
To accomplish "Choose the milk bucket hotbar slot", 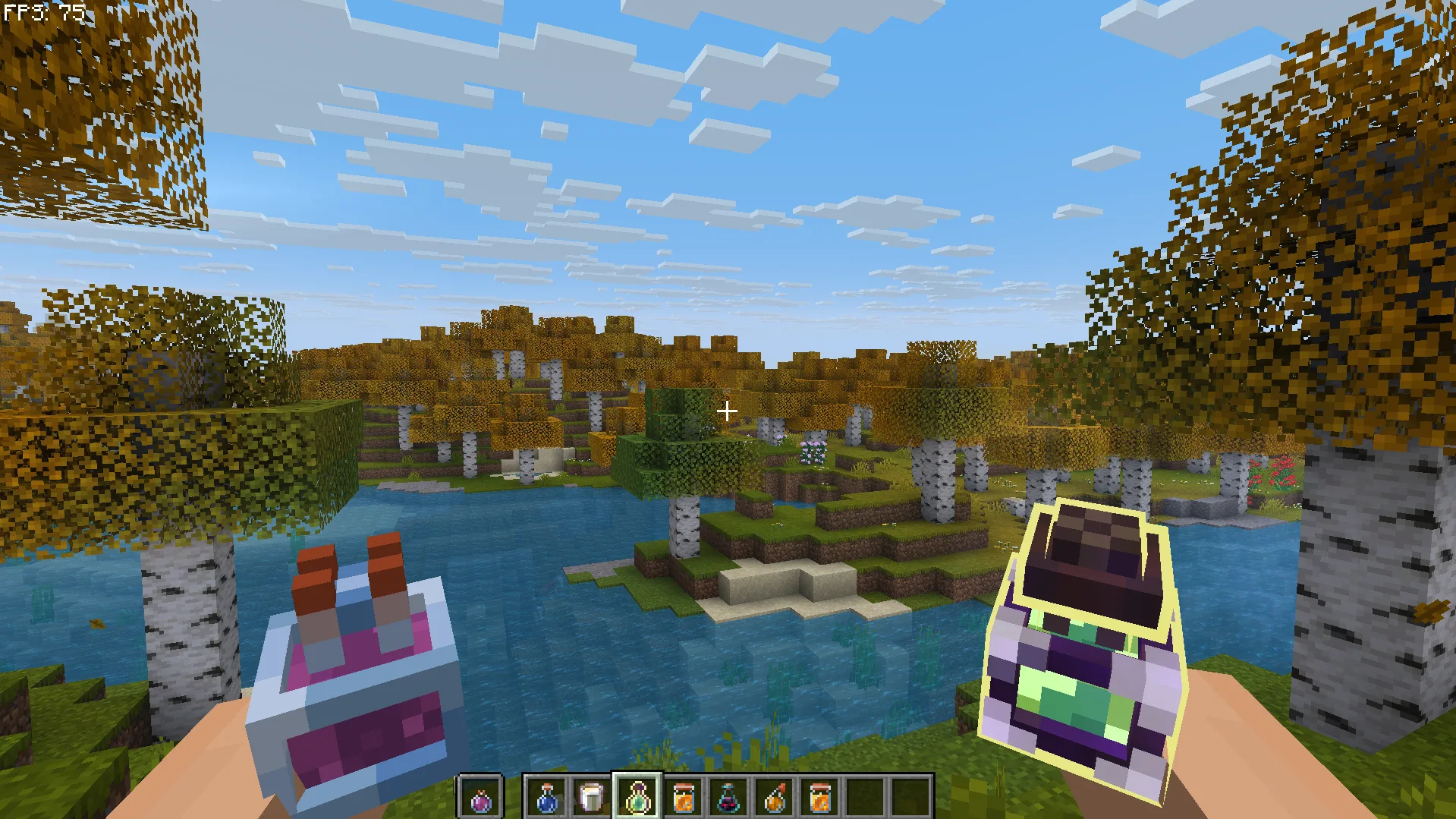I will (592, 798).
